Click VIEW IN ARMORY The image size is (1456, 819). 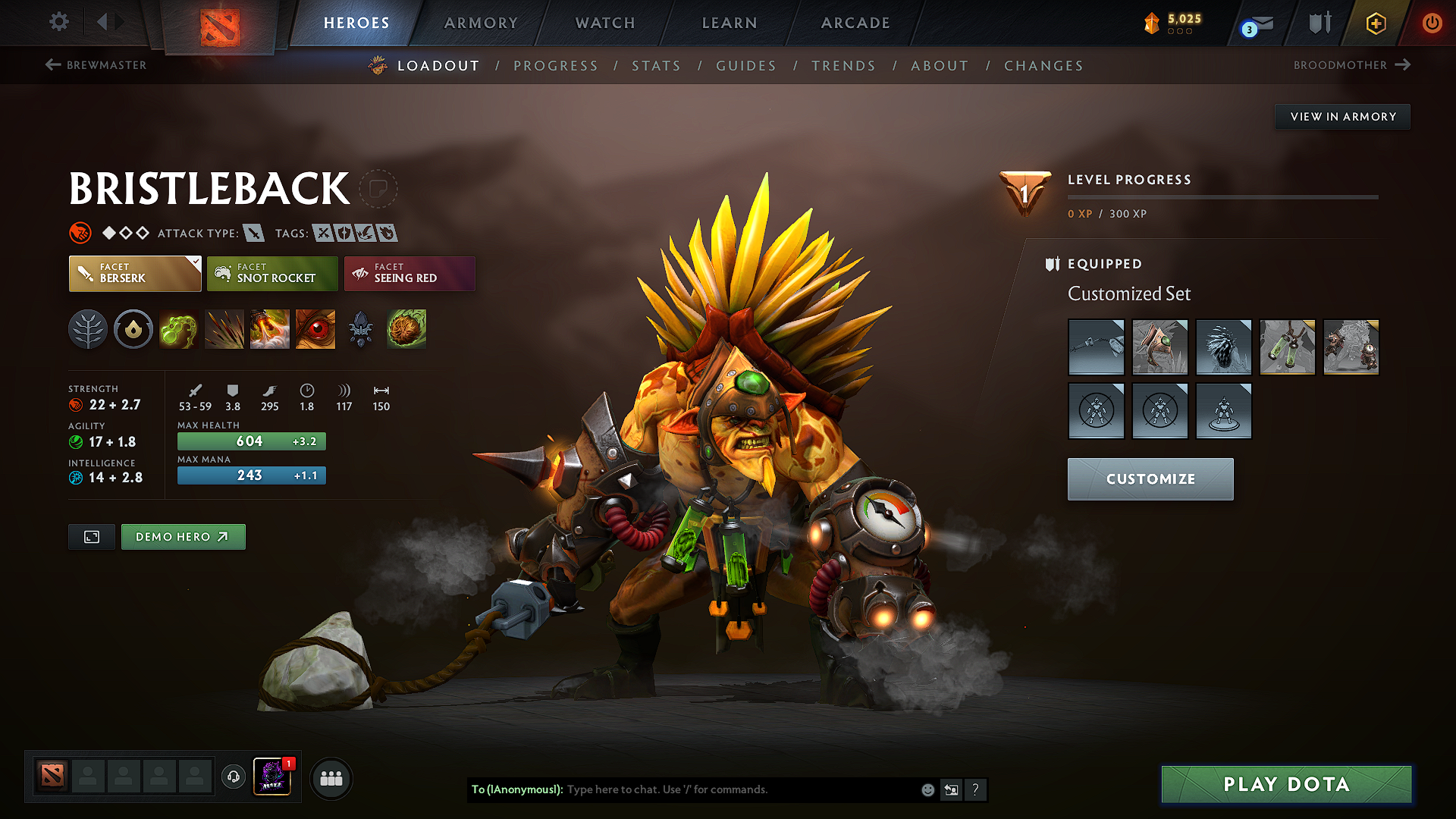(x=1341, y=116)
